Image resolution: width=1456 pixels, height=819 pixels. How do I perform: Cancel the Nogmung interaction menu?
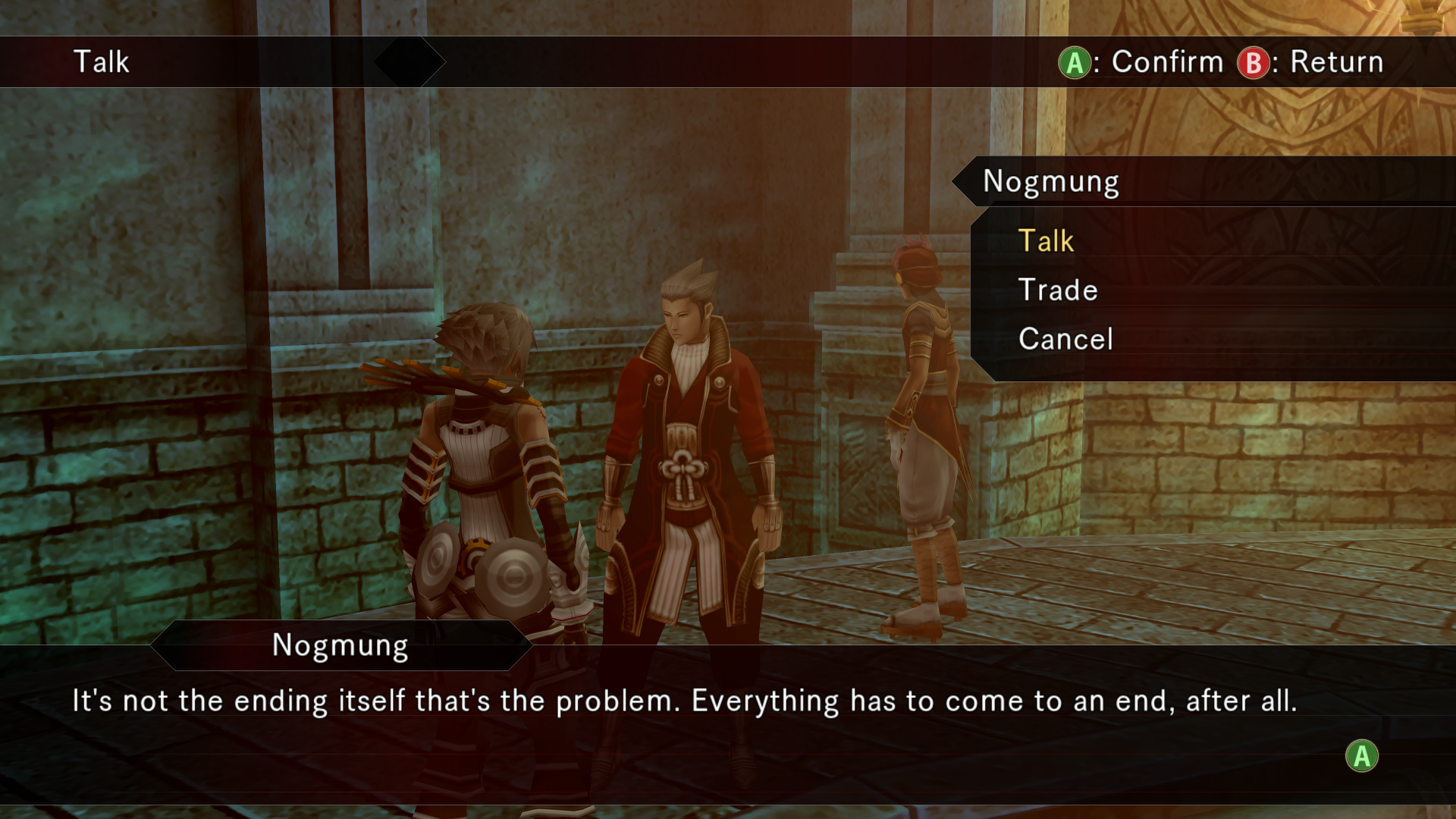click(x=1065, y=339)
